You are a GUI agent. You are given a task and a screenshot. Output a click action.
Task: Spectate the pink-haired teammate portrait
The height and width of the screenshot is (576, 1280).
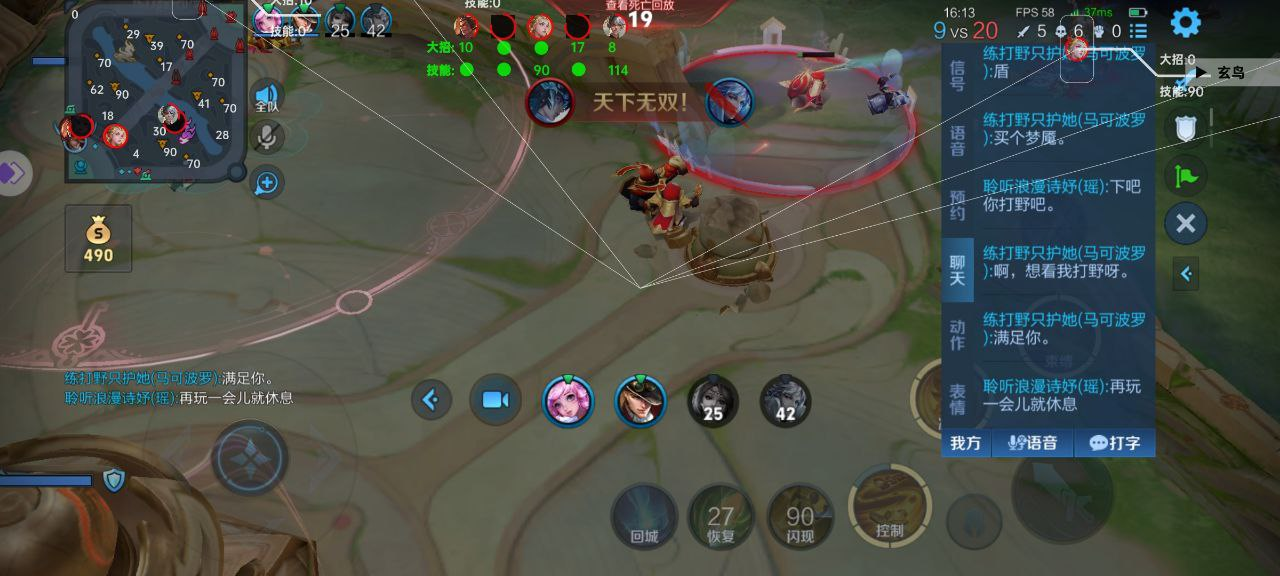click(x=568, y=401)
